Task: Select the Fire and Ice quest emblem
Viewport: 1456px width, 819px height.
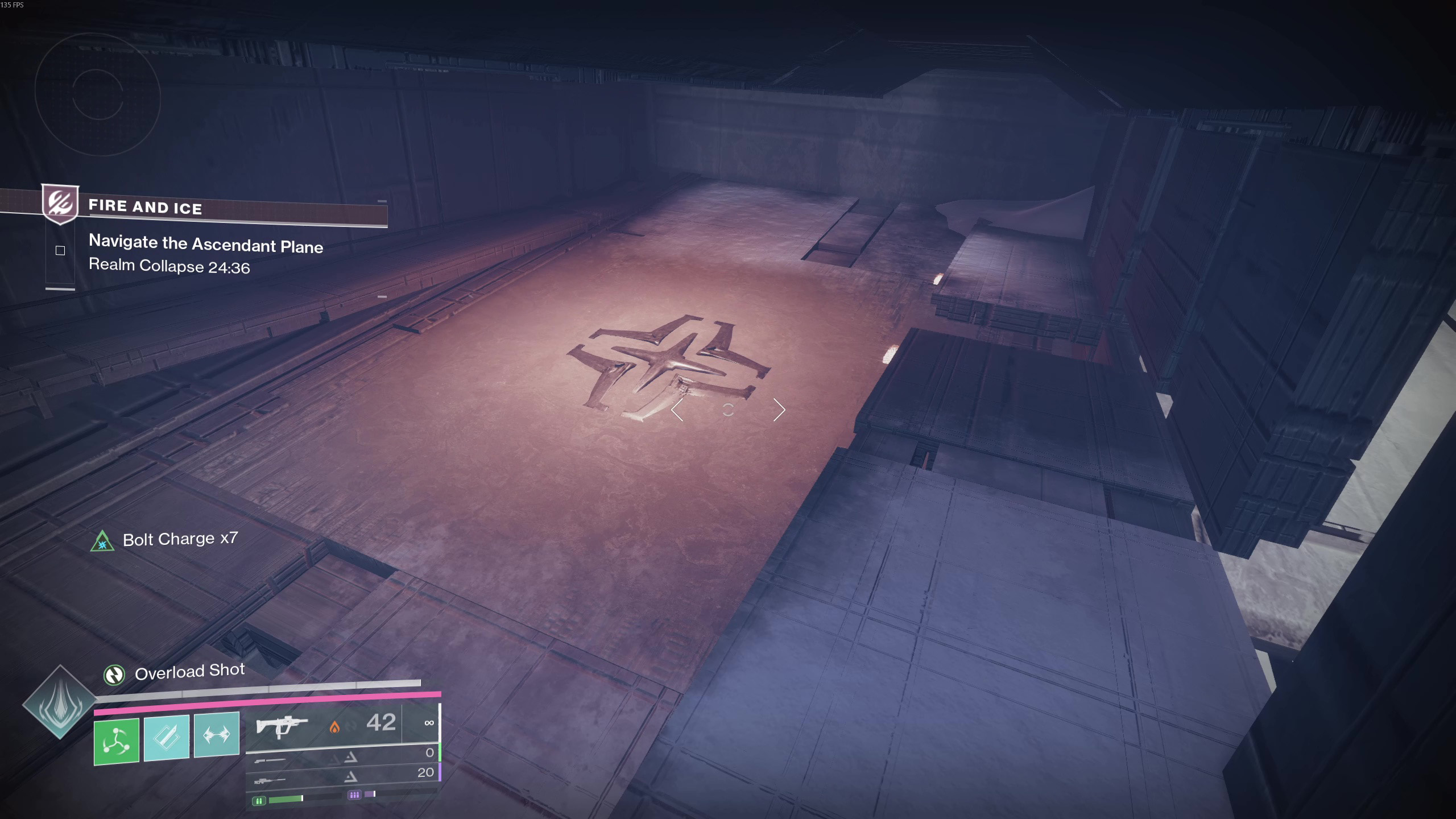Action: tap(61, 203)
